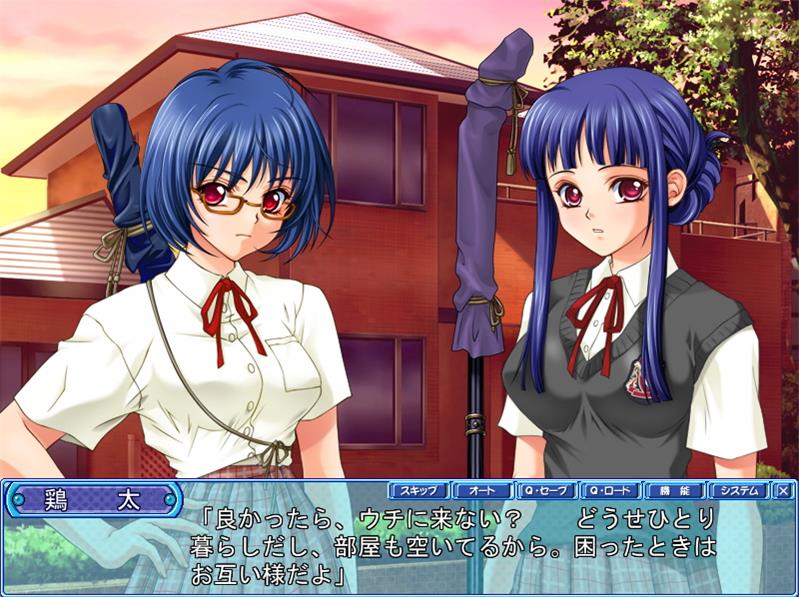Screen dimensions: 799x597
Task: Quick save using the Q・セーブ button
Action: (546, 491)
